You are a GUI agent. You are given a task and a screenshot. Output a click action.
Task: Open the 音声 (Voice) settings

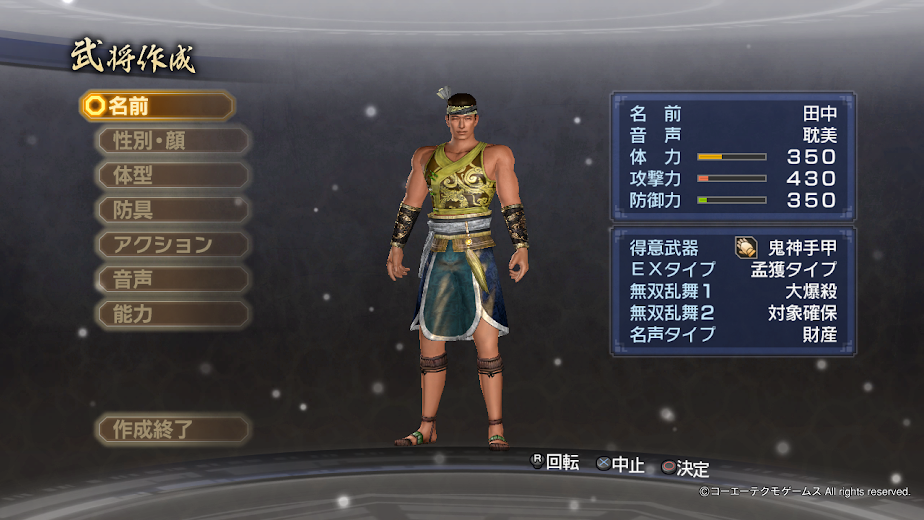[172, 279]
